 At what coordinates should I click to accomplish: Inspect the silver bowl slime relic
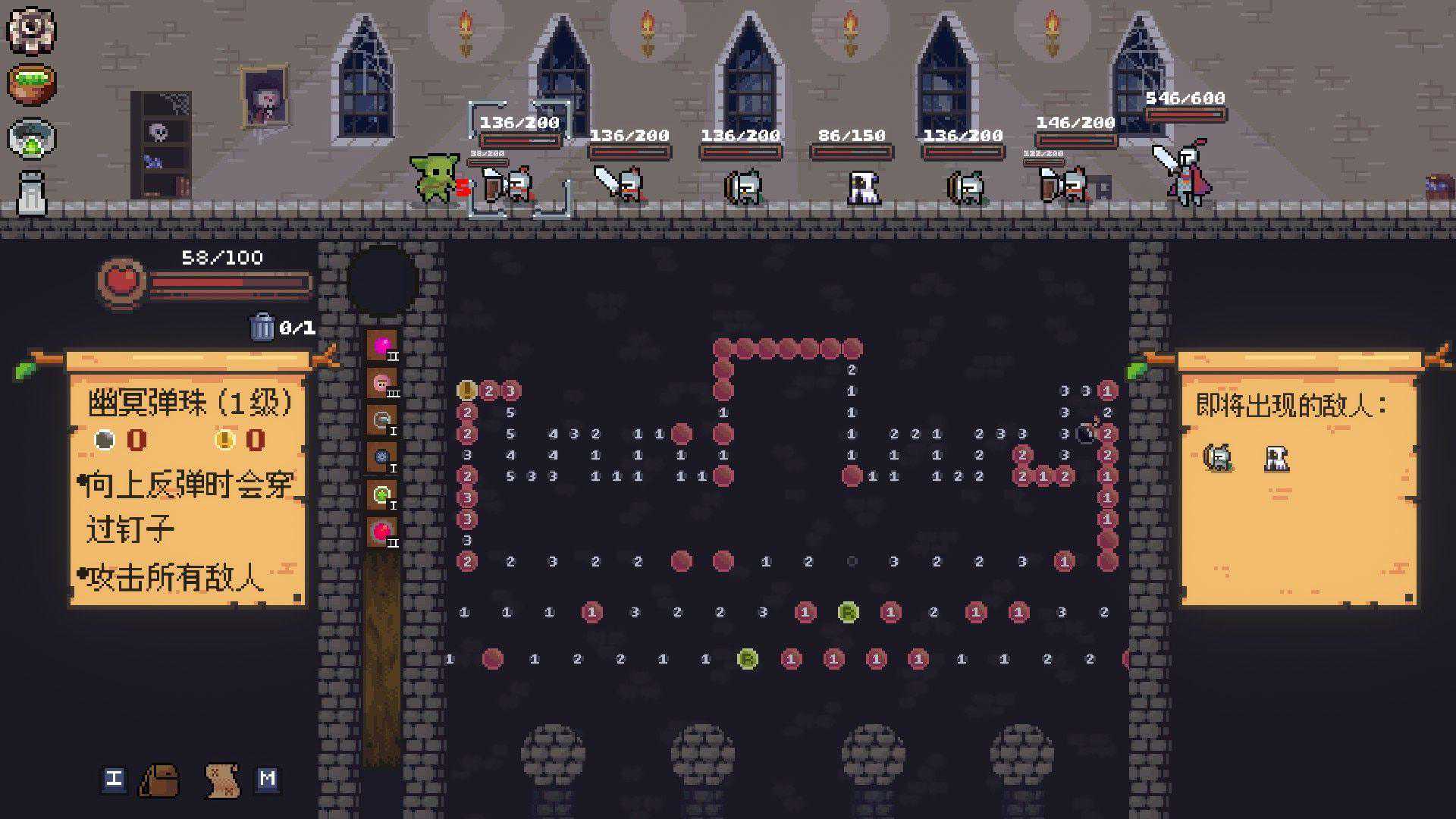pyautogui.click(x=31, y=138)
